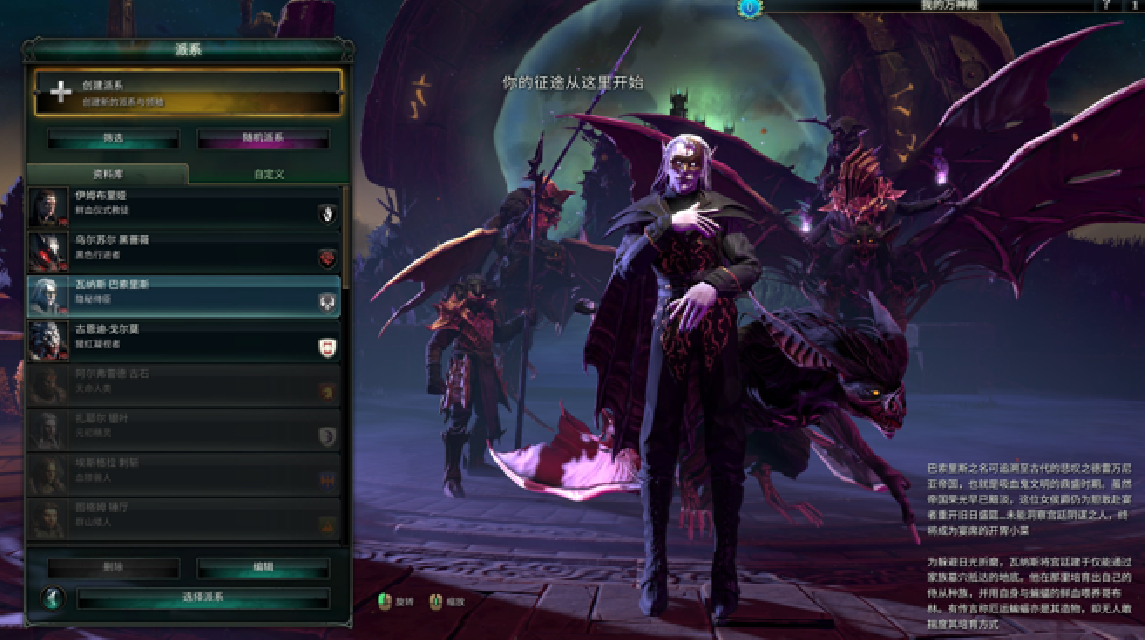Click the round green icon beside 选择派系
1145x640 pixels.
[x=51, y=598]
